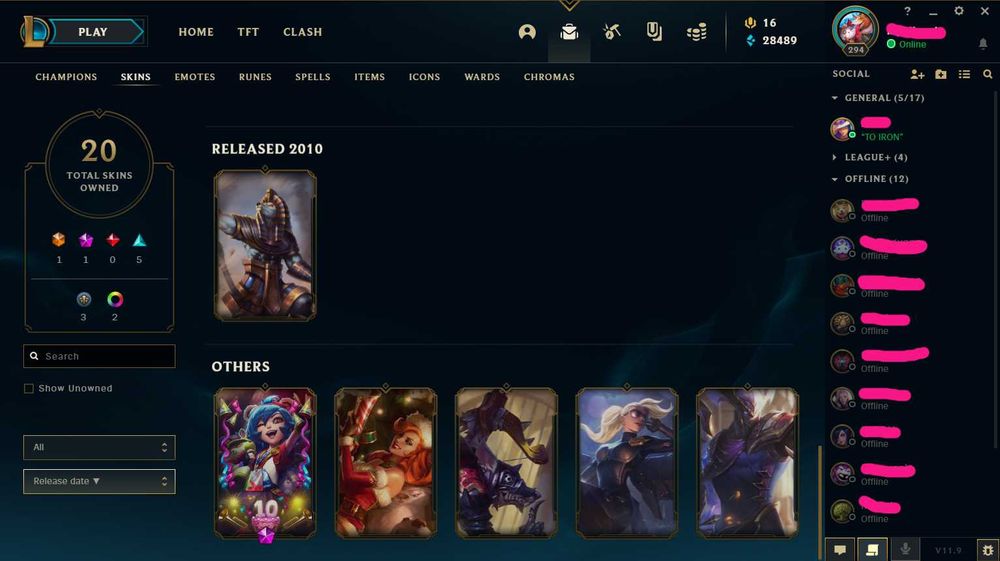Switch to the CHAMPIONS tab
The width and height of the screenshot is (1000, 561).
pyautogui.click(x=66, y=77)
